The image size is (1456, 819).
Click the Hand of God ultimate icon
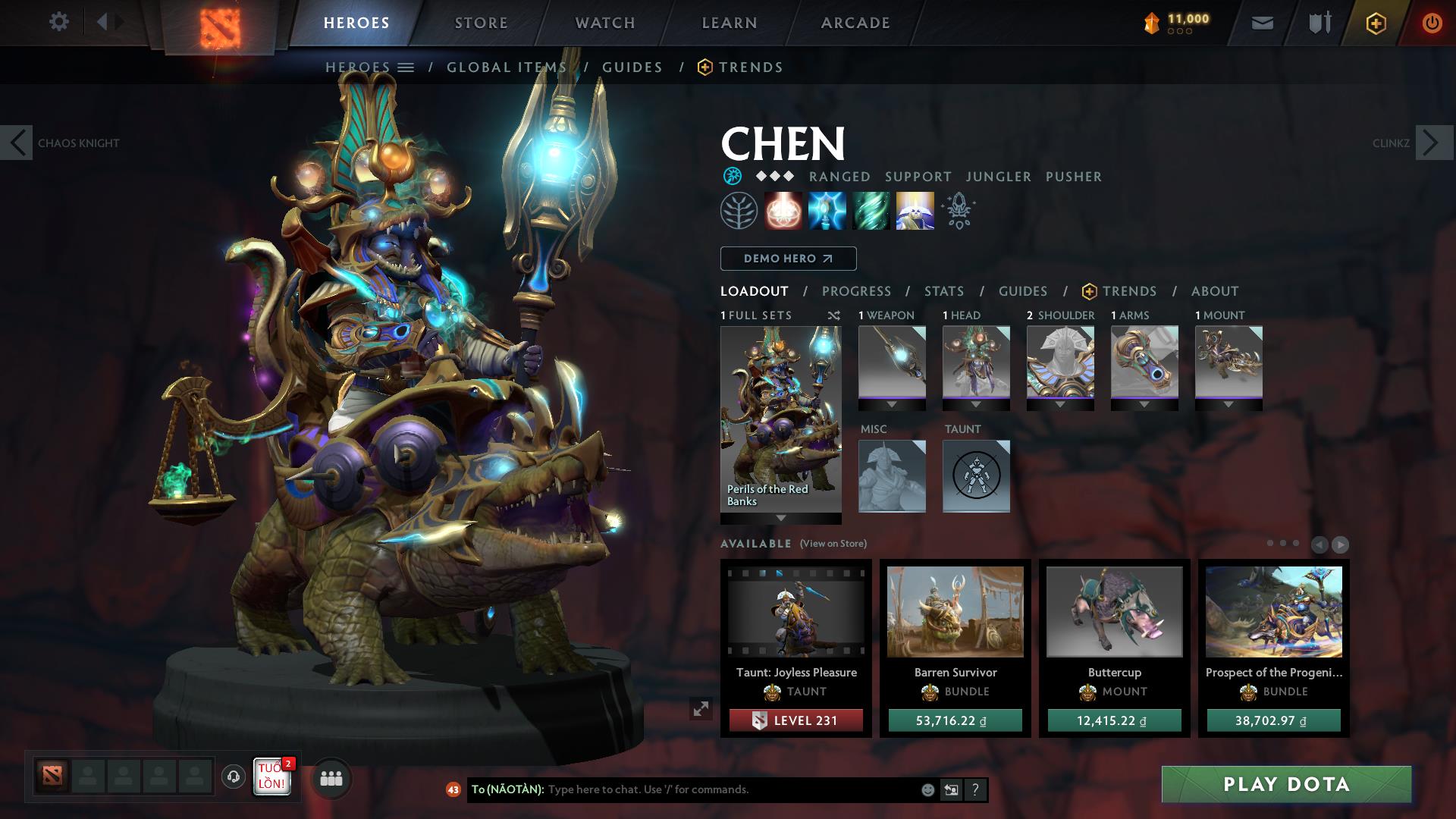915,211
